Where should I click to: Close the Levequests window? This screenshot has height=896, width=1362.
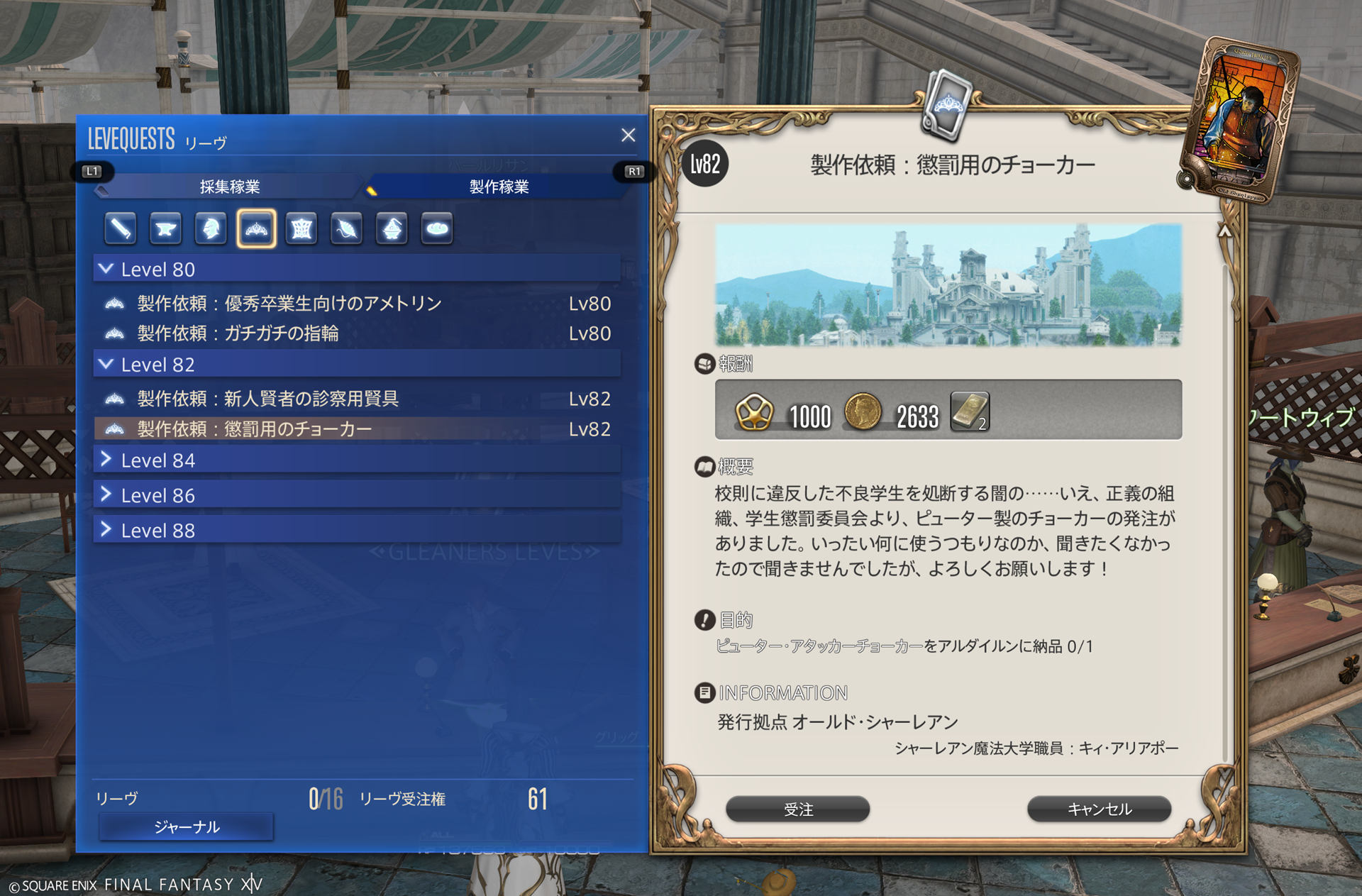628,135
